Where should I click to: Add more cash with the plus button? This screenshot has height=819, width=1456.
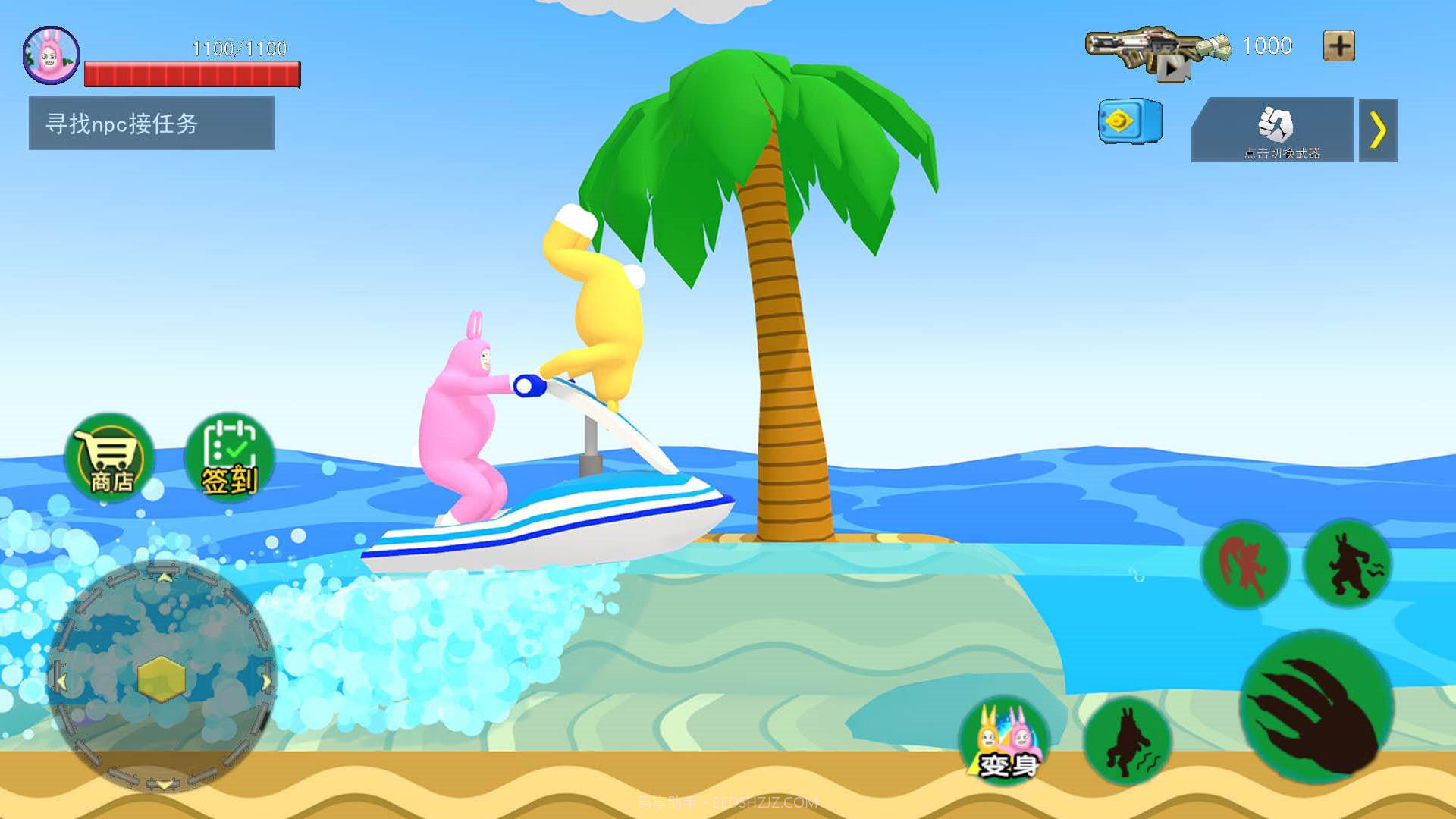1338,46
